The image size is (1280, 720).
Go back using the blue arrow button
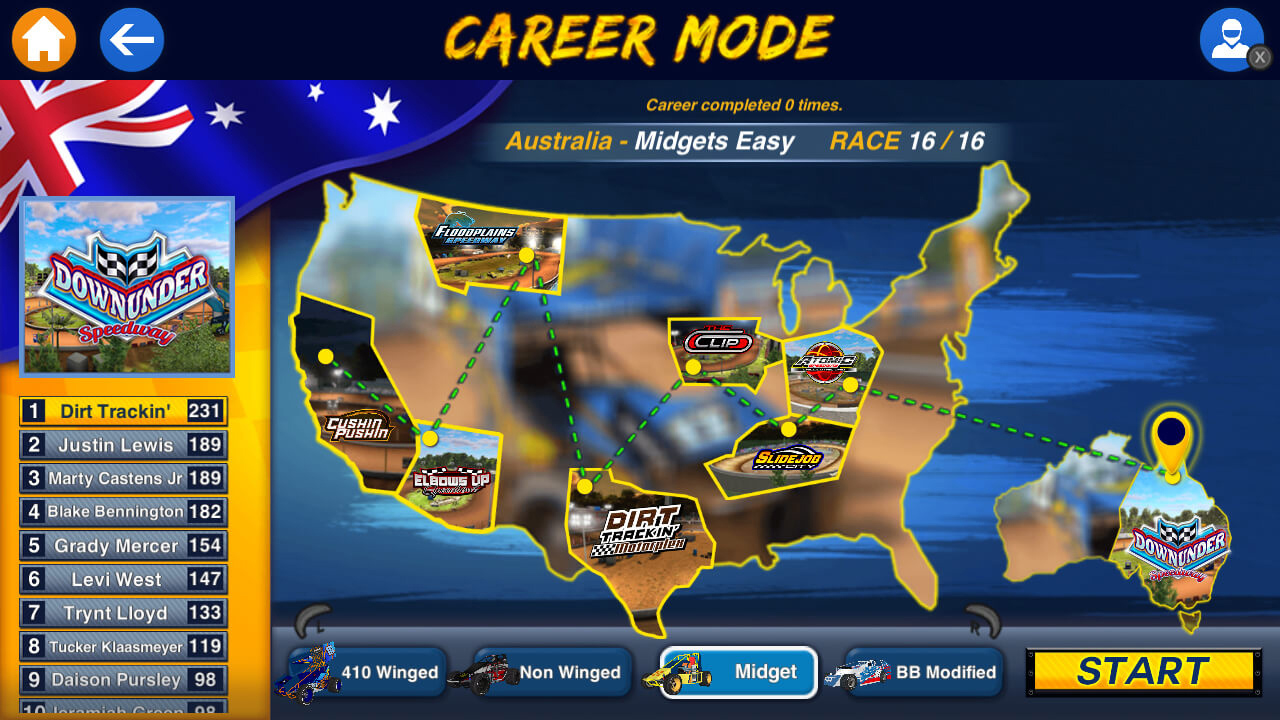point(131,39)
